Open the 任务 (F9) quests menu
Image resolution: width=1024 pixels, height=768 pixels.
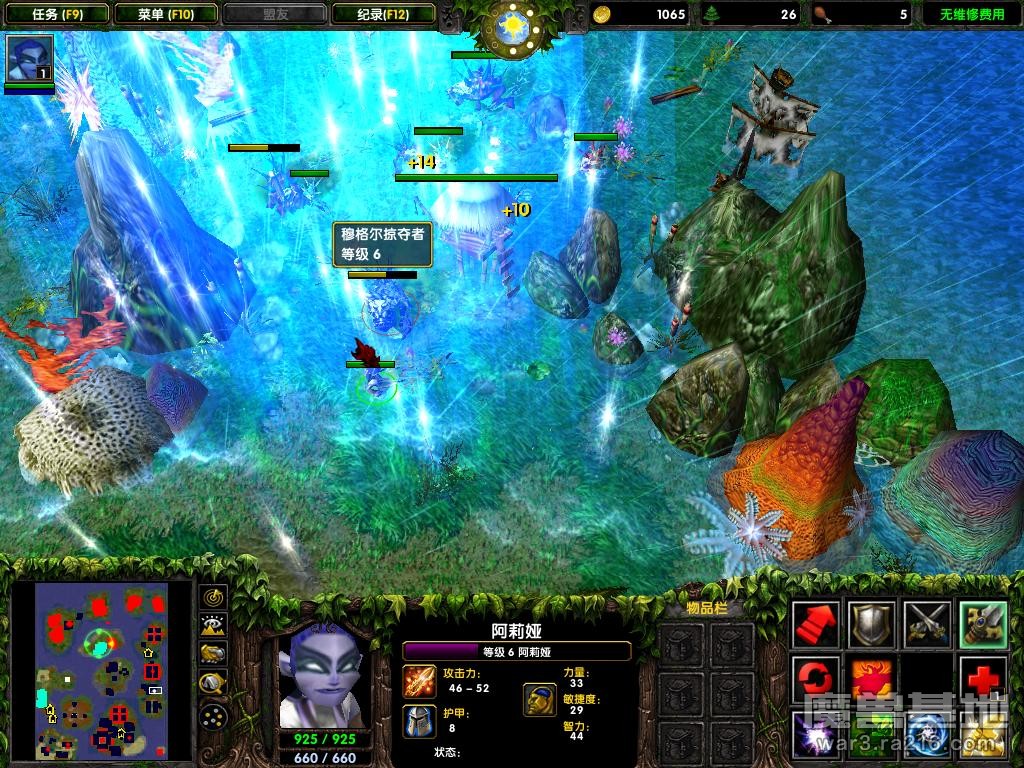pyautogui.click(x=56, y=14)
